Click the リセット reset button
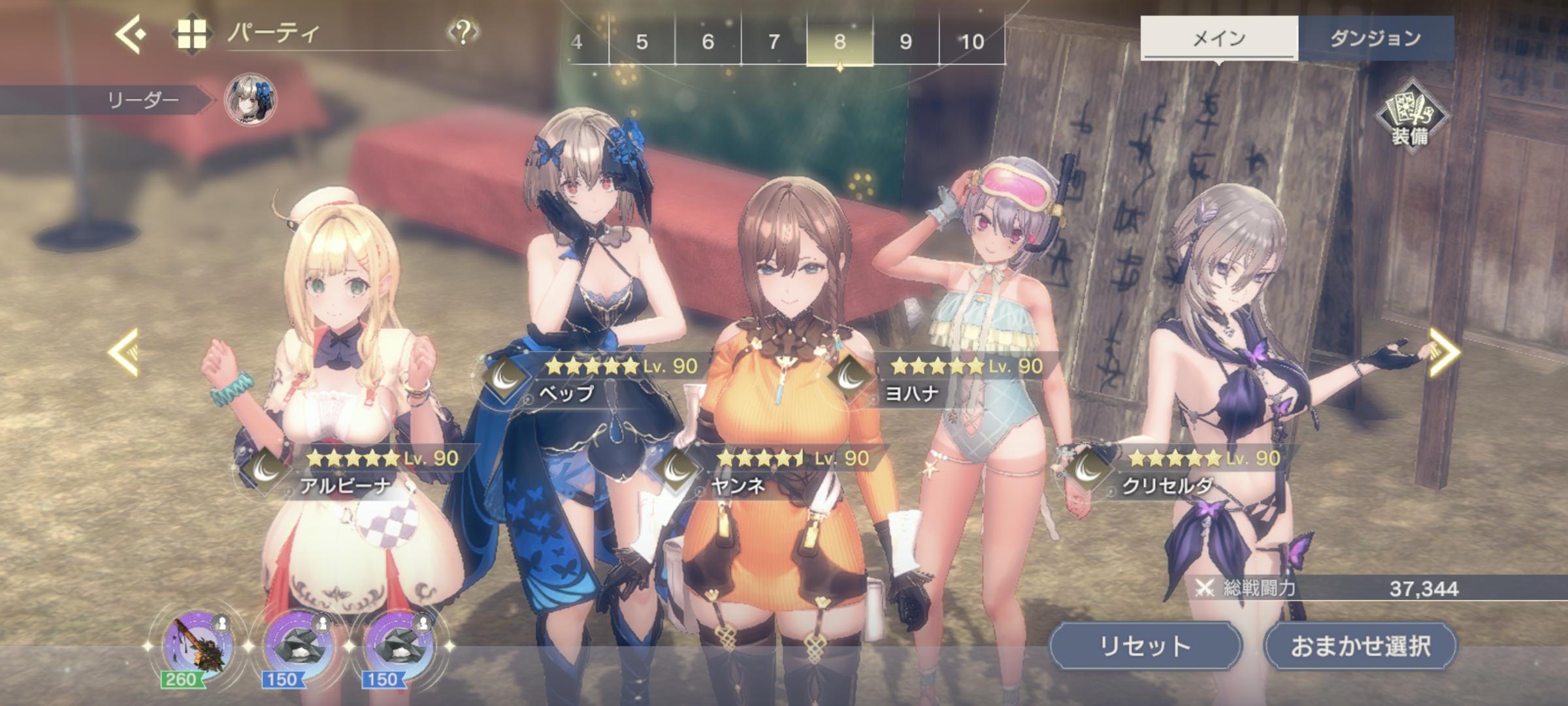The image size is (1568, 706). [x=1145, y=646]
